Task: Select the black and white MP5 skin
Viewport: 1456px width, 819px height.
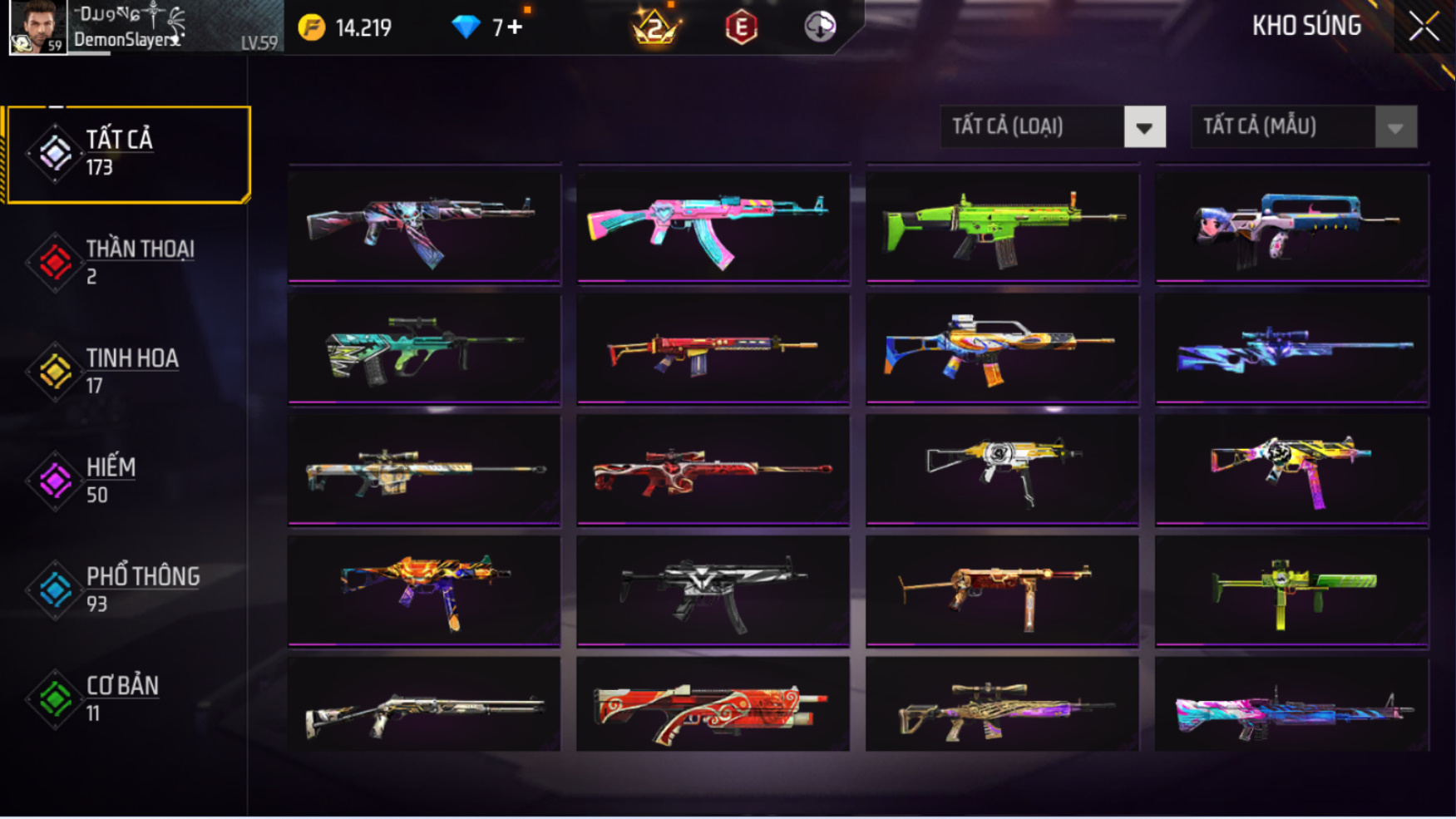Action: pos(713,590)
